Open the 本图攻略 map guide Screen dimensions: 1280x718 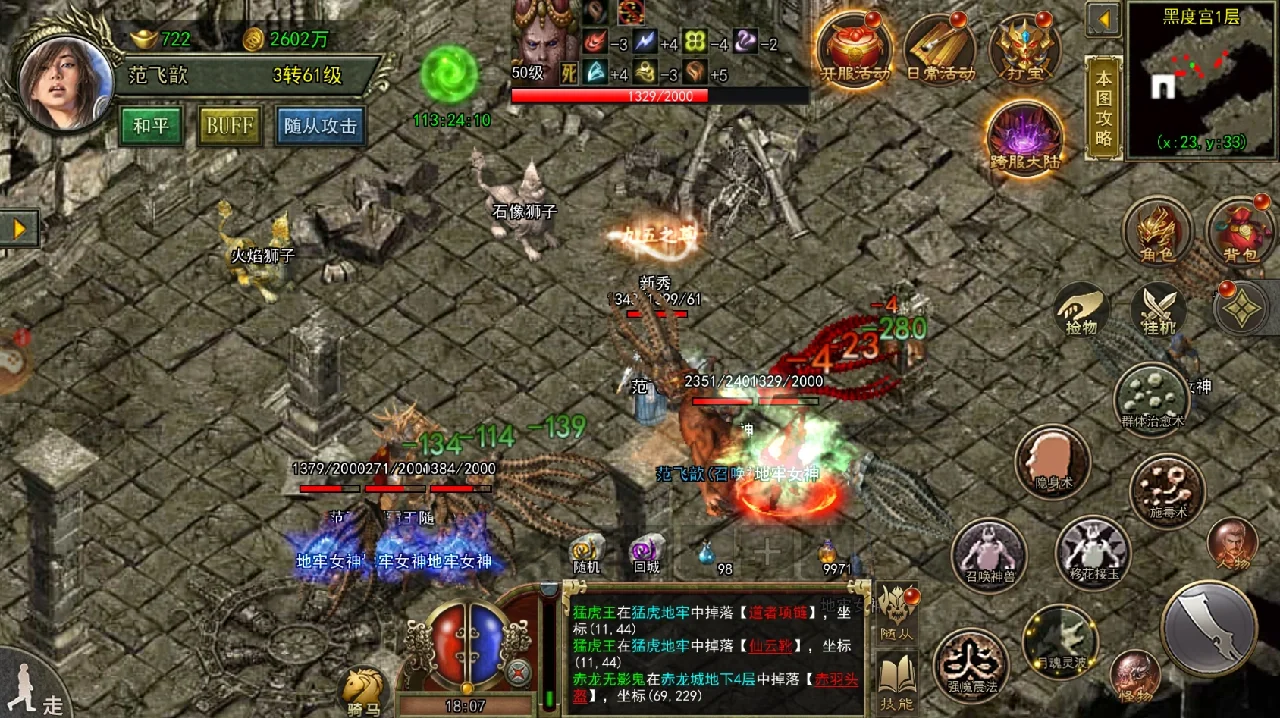tap(1103, 108)
